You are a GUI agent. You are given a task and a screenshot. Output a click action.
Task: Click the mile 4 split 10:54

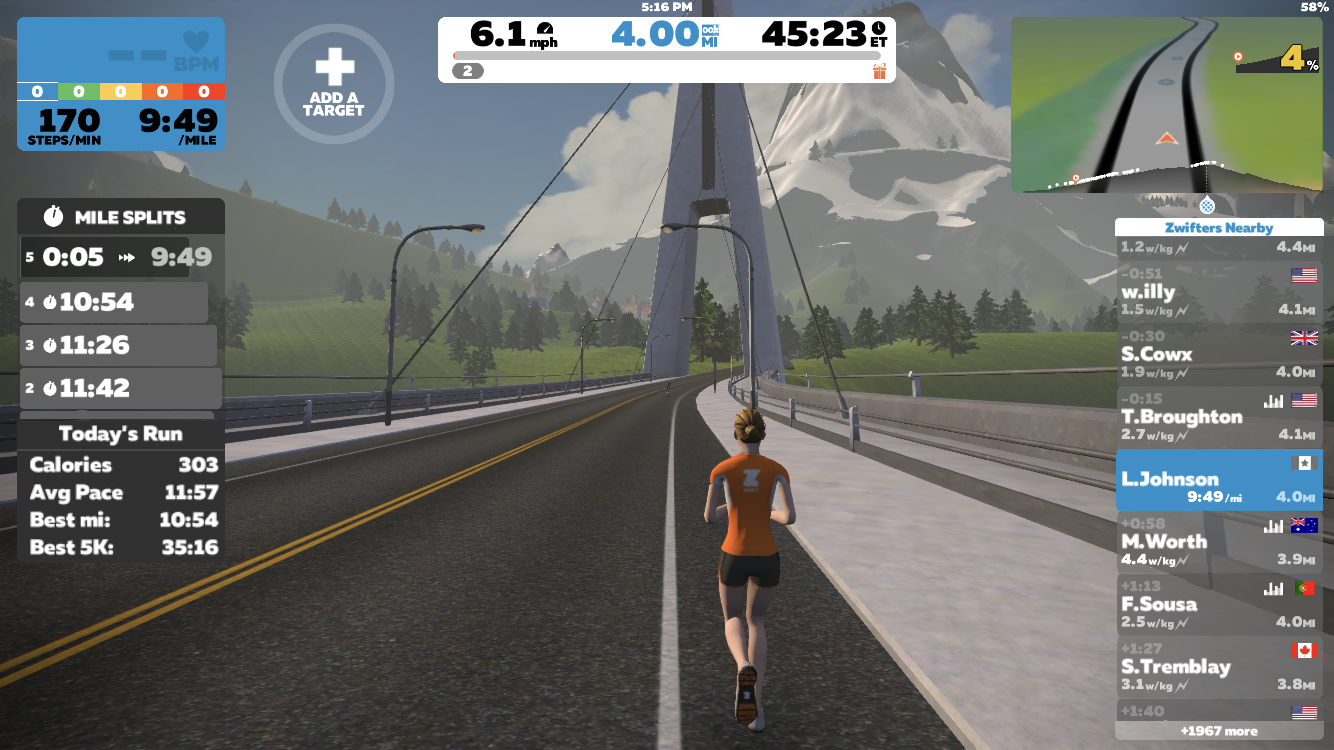114,302
